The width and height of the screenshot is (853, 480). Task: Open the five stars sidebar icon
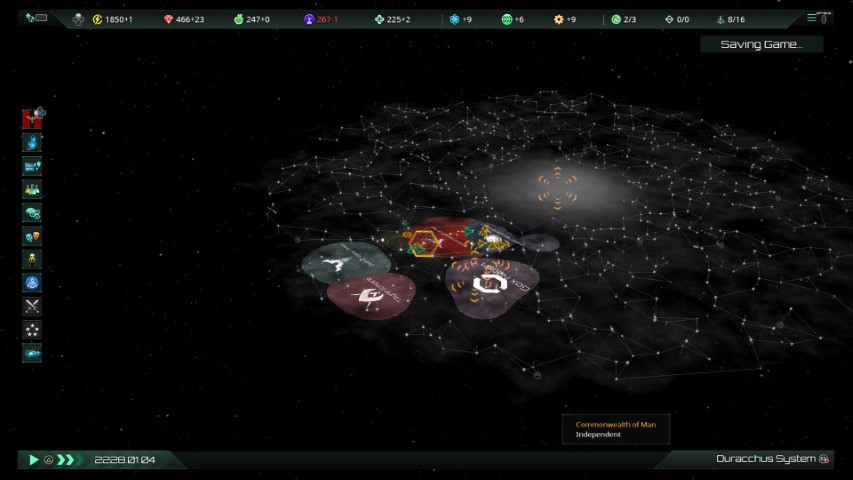pos(32,329)
